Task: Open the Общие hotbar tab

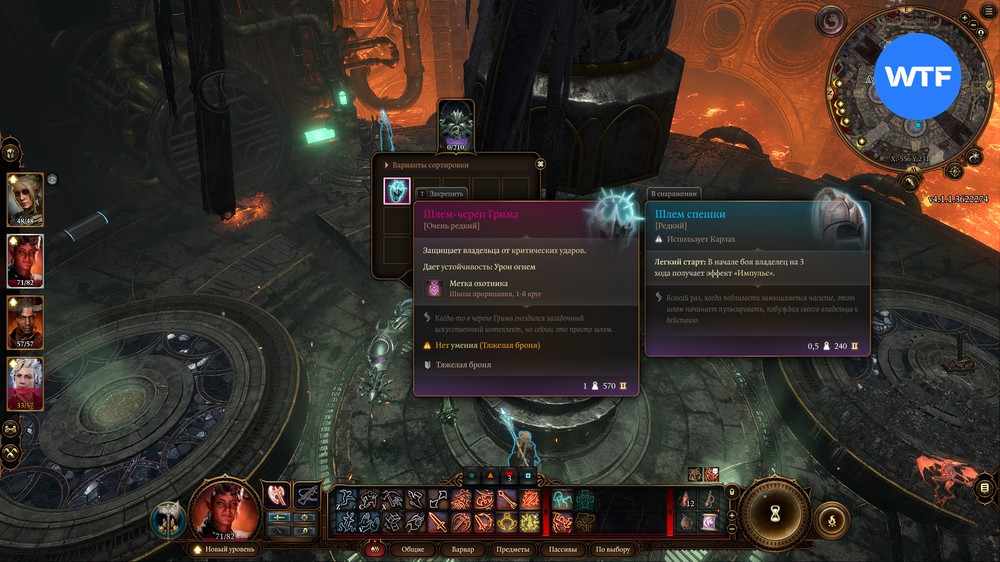Action: (412, 549)
